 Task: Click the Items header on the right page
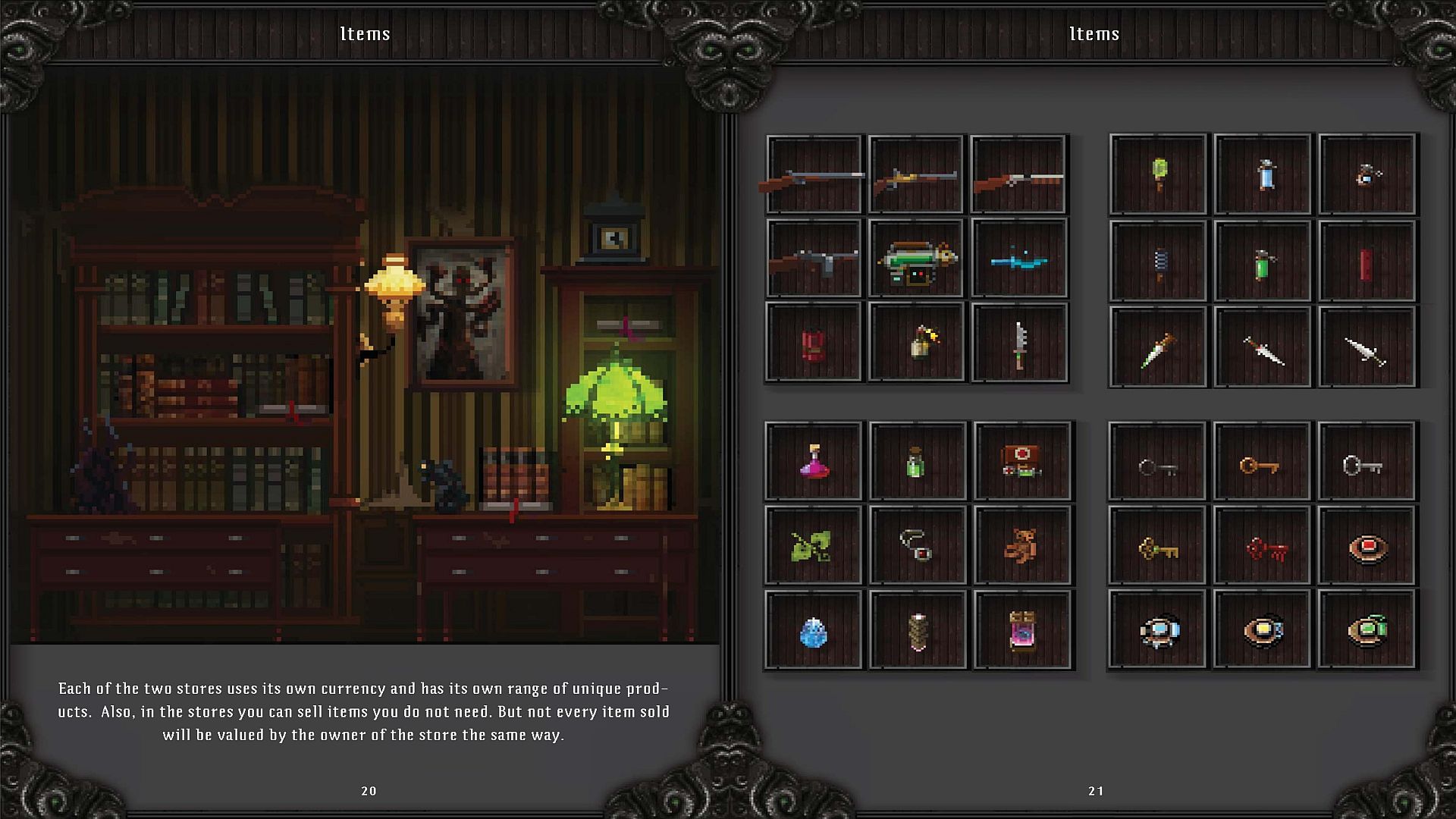click(x=1094, y=33)
